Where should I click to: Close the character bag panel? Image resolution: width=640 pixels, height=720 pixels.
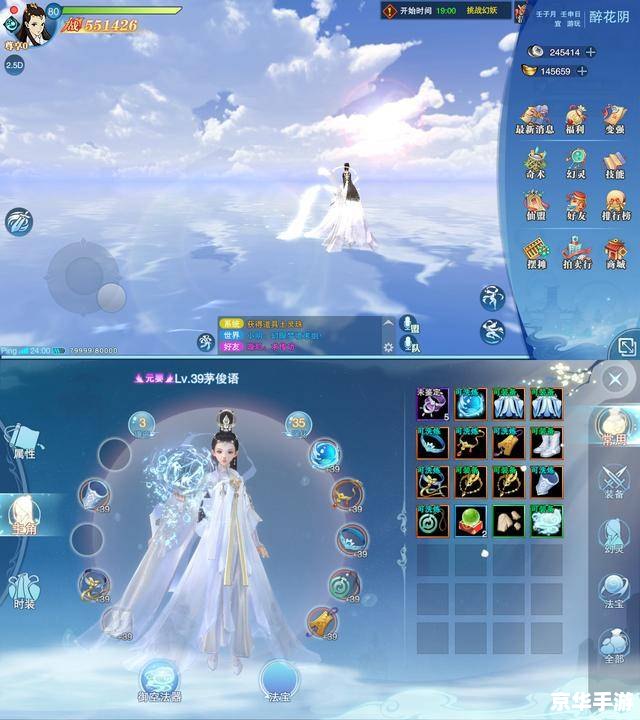[x=616, y=378]
